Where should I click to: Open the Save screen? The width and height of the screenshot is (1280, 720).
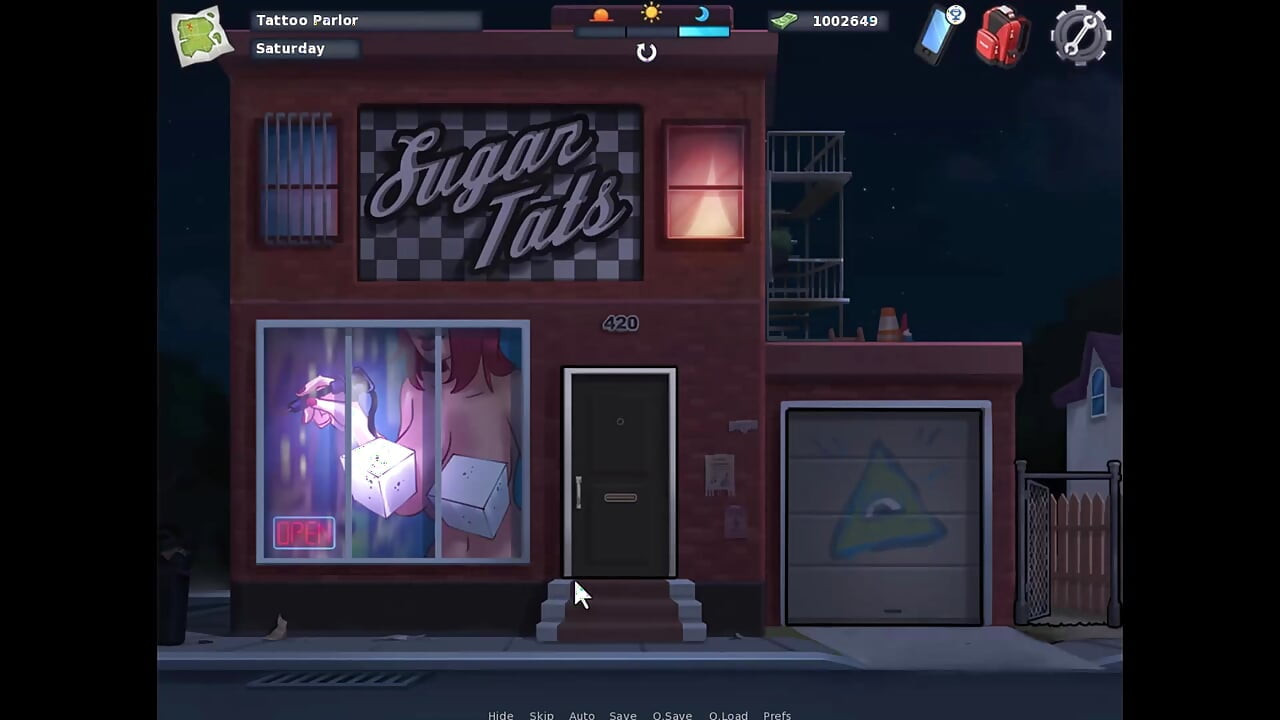623,715
